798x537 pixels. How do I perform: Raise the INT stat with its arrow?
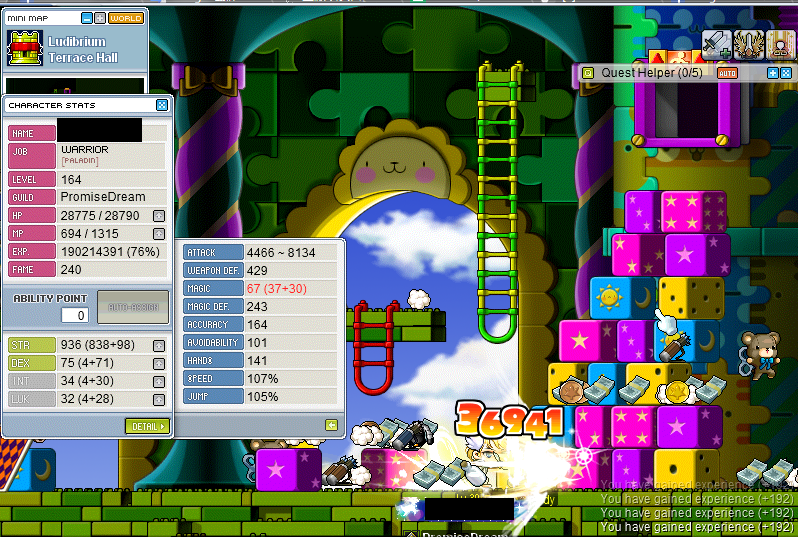point(158,381)
